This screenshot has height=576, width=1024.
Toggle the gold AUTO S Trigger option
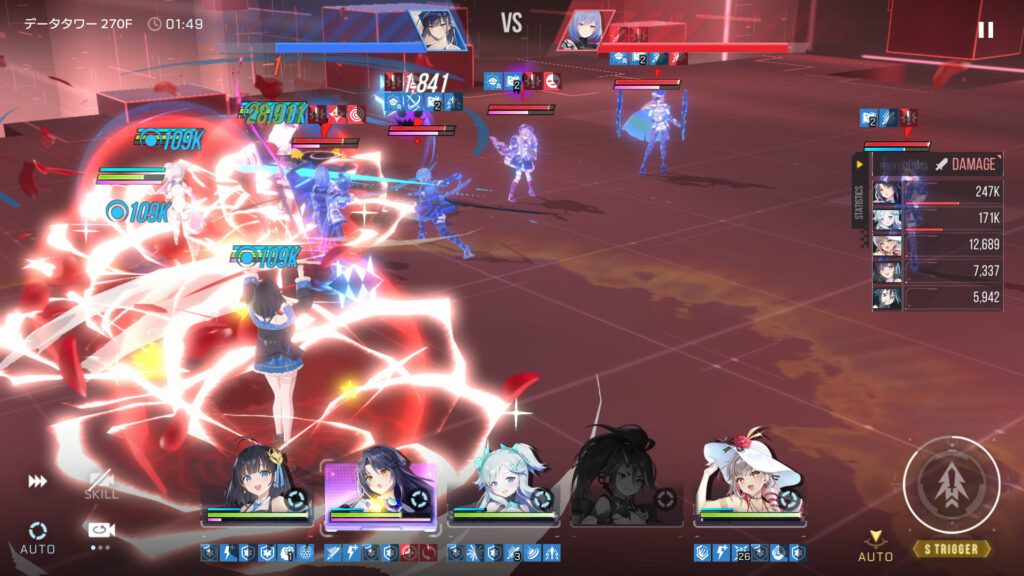tap(875, 546)
